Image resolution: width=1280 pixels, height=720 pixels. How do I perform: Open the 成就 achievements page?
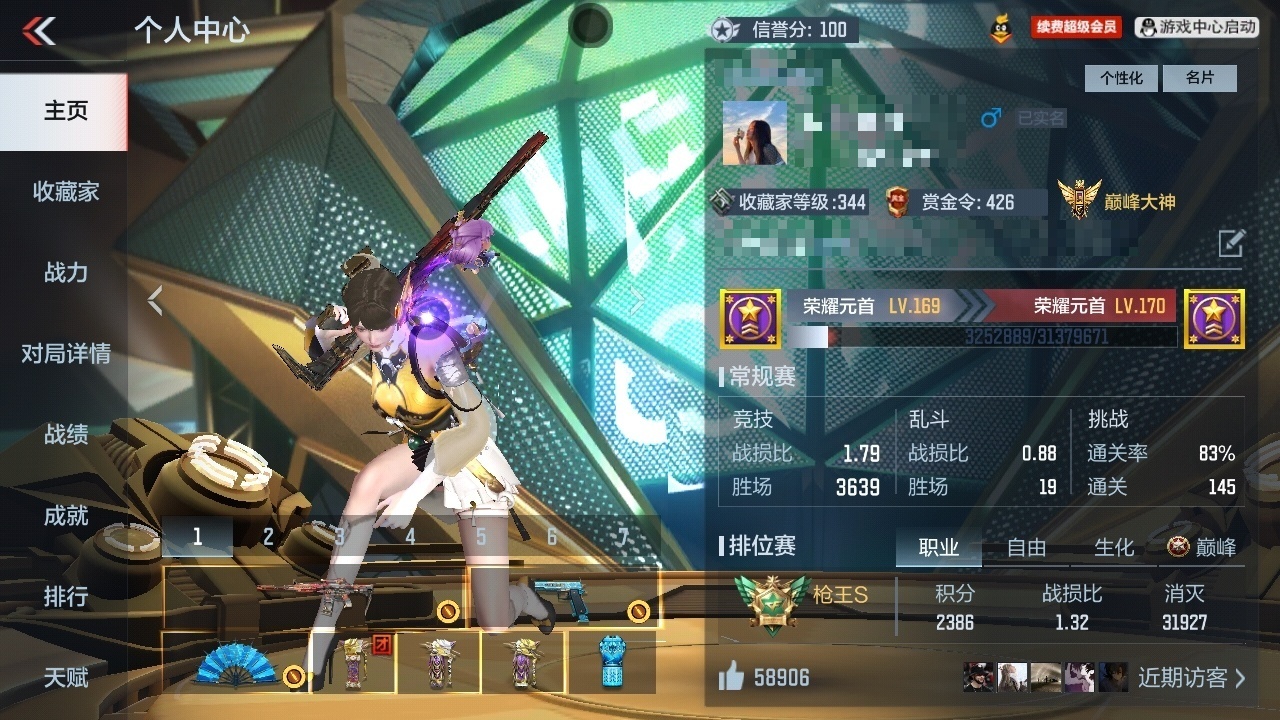(x=65, y=516)
